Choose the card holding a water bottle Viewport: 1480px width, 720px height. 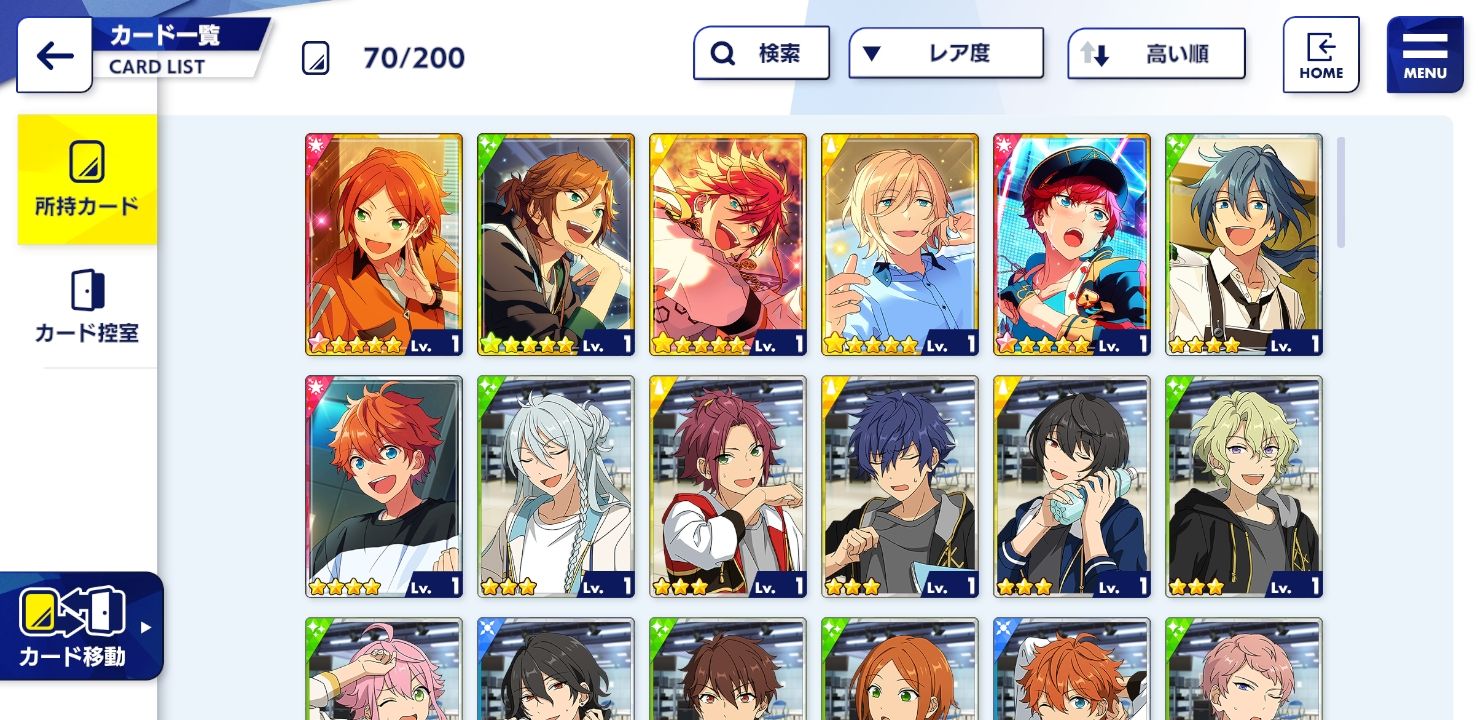1072,486
